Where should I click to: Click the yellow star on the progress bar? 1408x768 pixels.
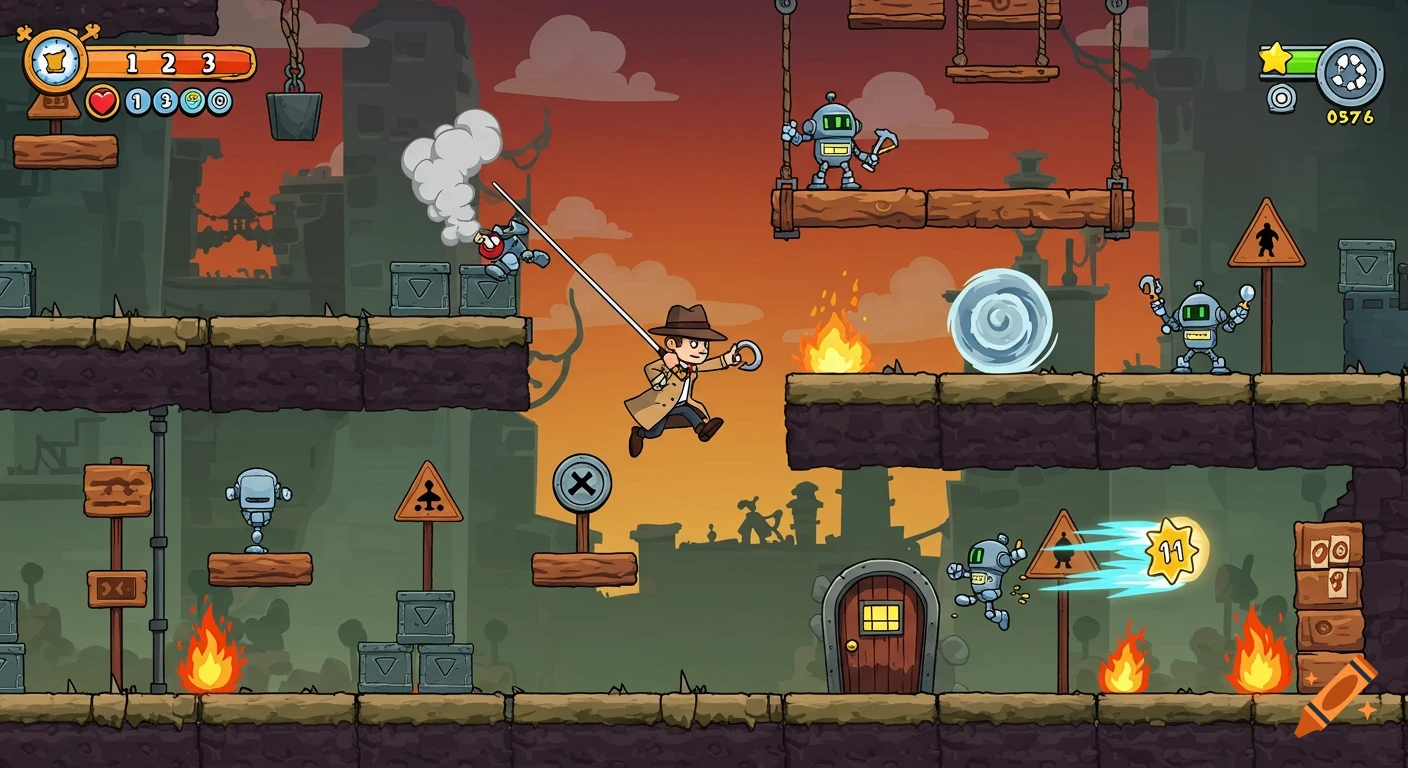(1275, 59)
